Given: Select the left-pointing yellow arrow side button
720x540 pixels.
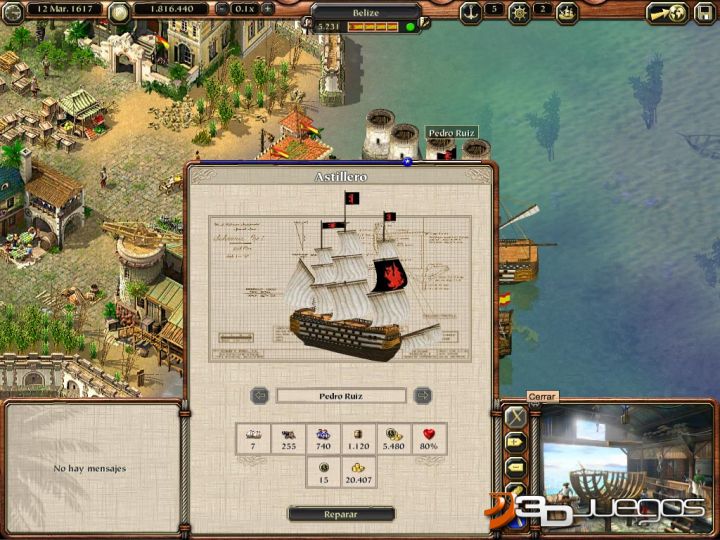Looking at the screenshot, I should tap(516, 466).
